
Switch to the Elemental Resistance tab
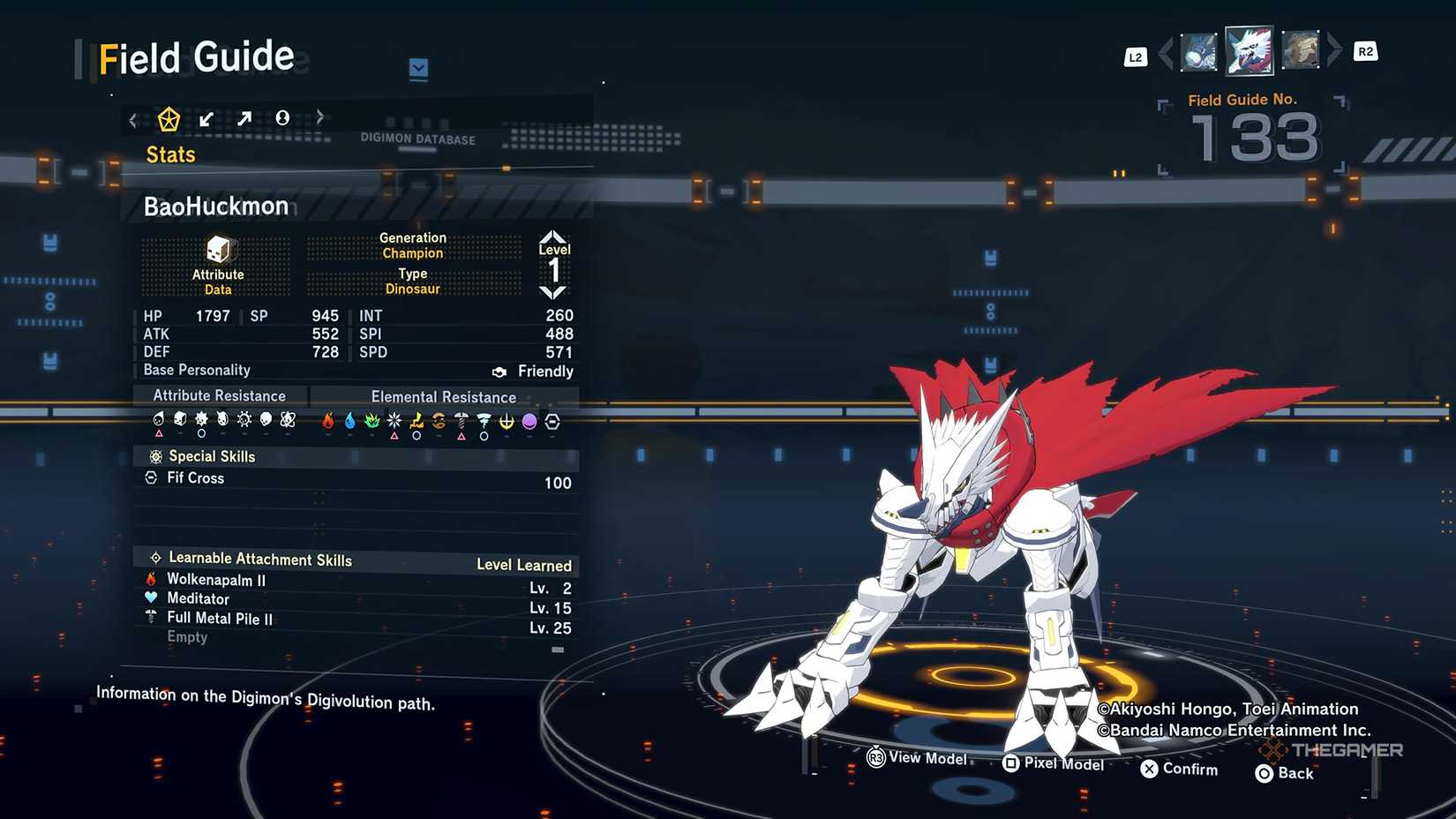[x=443, y=396]
